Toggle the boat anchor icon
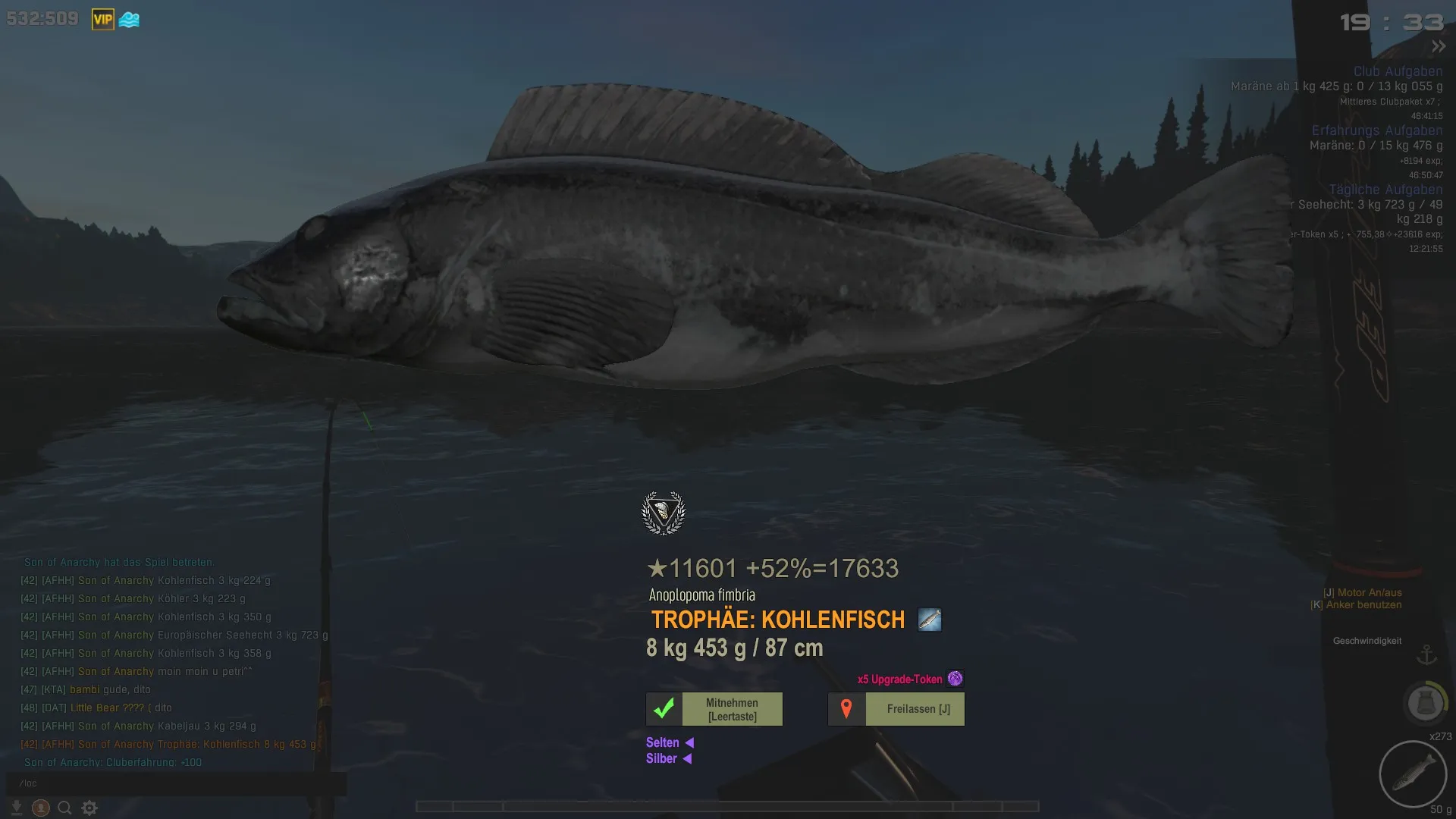 1426,654
